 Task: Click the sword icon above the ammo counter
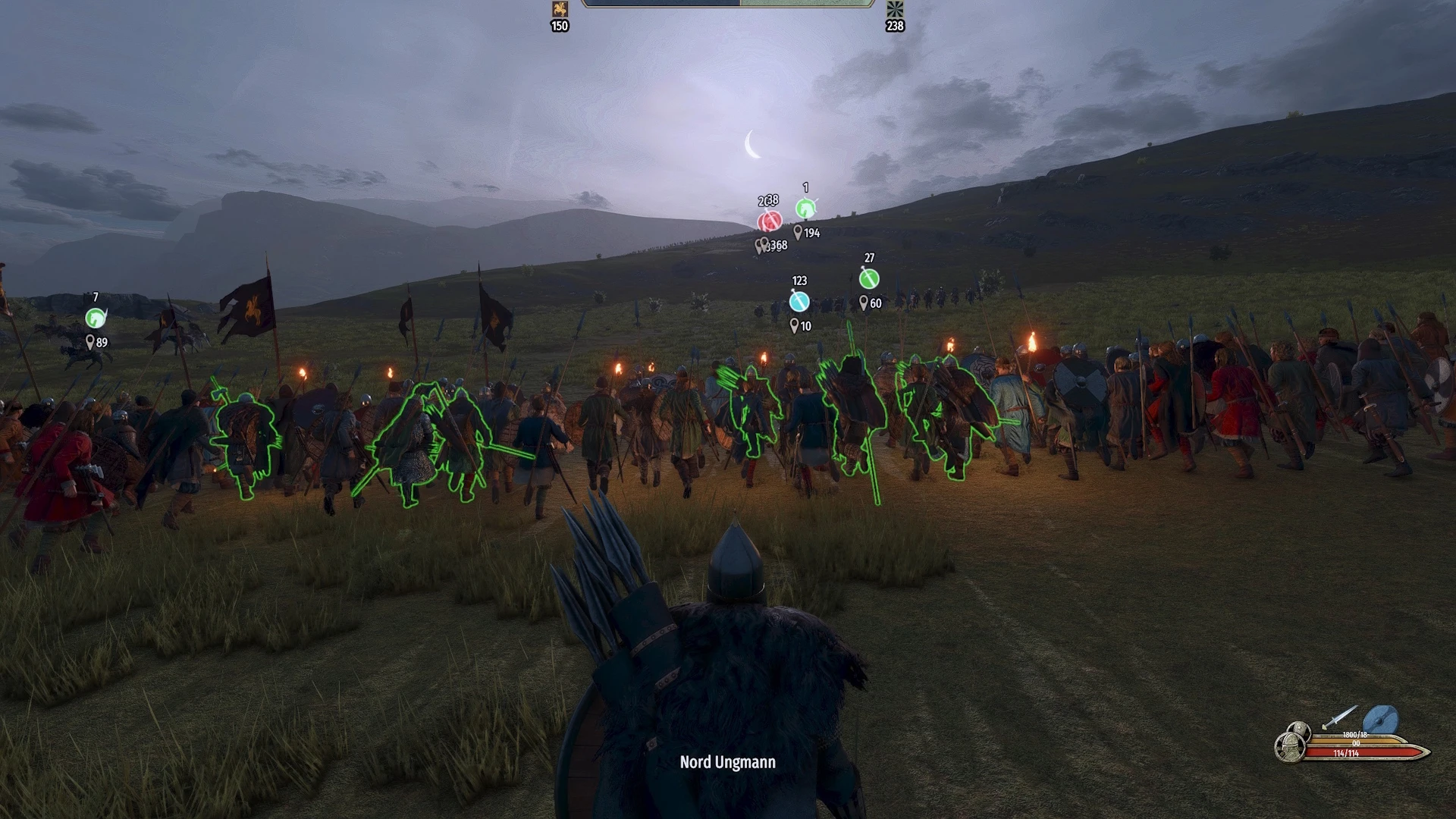point(1339,717)
